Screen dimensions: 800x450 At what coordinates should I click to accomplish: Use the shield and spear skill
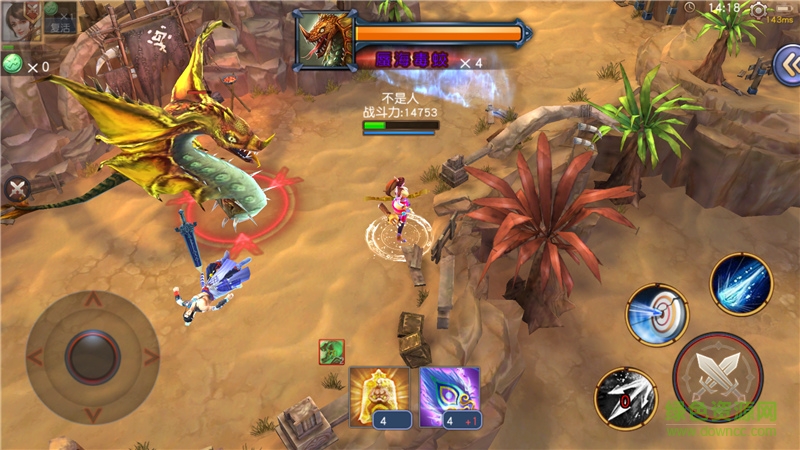pos(656,314)
